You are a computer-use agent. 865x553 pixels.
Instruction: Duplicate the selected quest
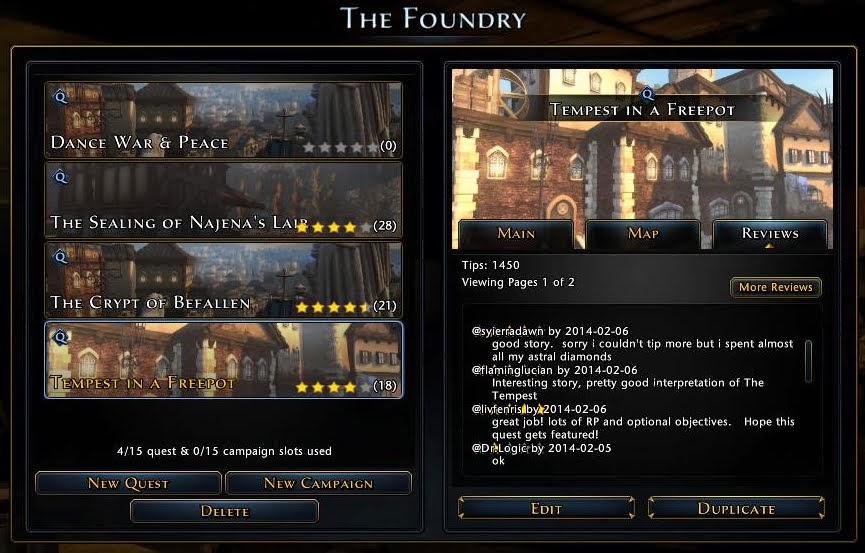736,509
